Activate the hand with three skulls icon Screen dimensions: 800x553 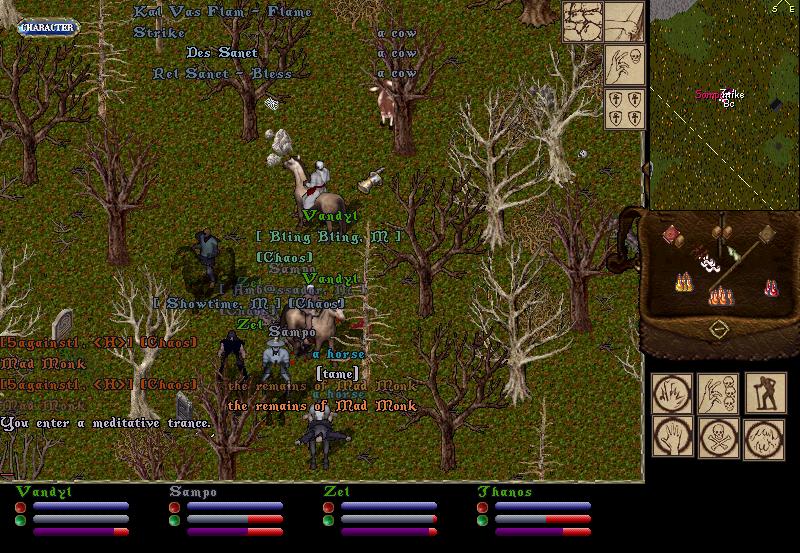tap(717, 393)
